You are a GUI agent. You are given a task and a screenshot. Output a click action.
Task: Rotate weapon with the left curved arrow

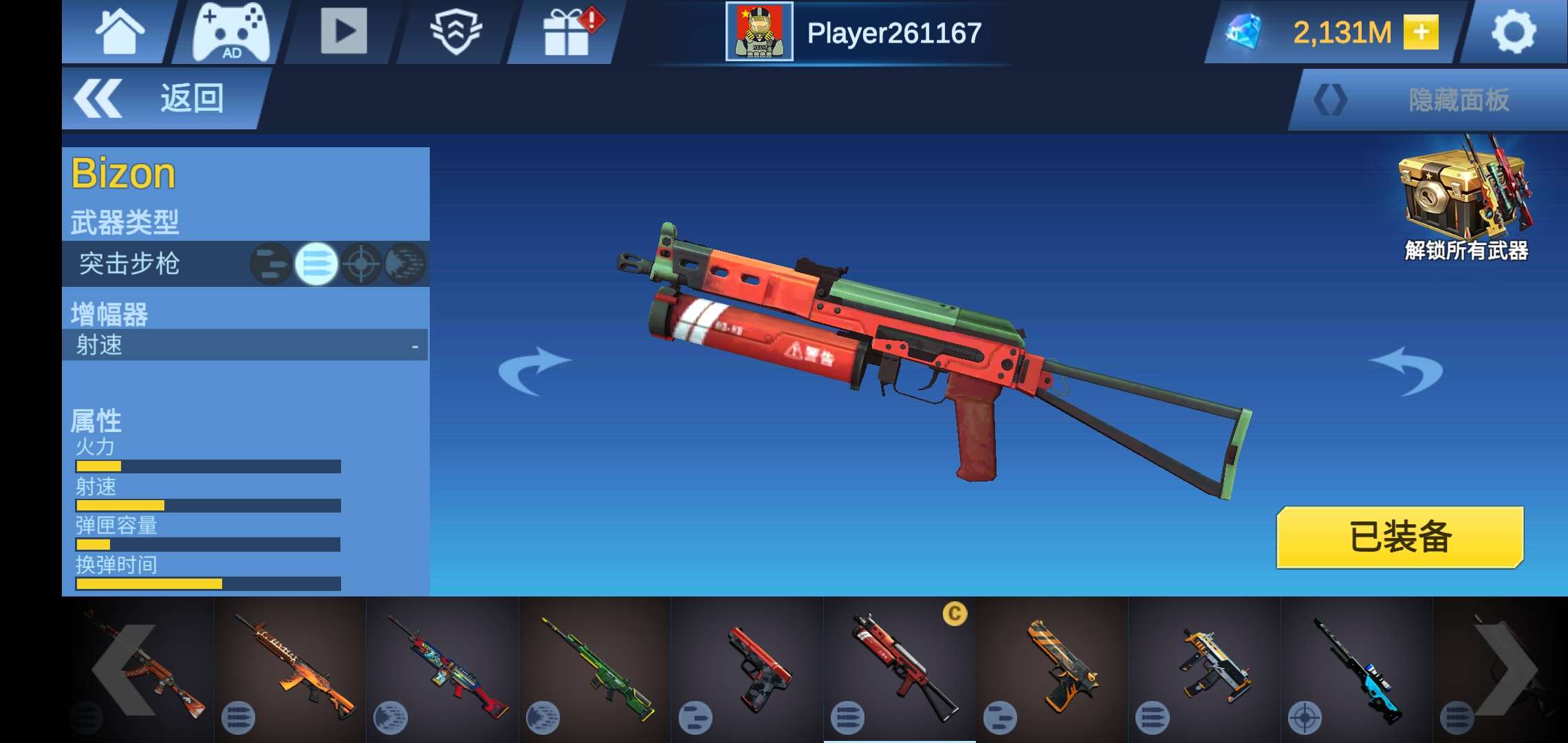click(x=533, y=370)
